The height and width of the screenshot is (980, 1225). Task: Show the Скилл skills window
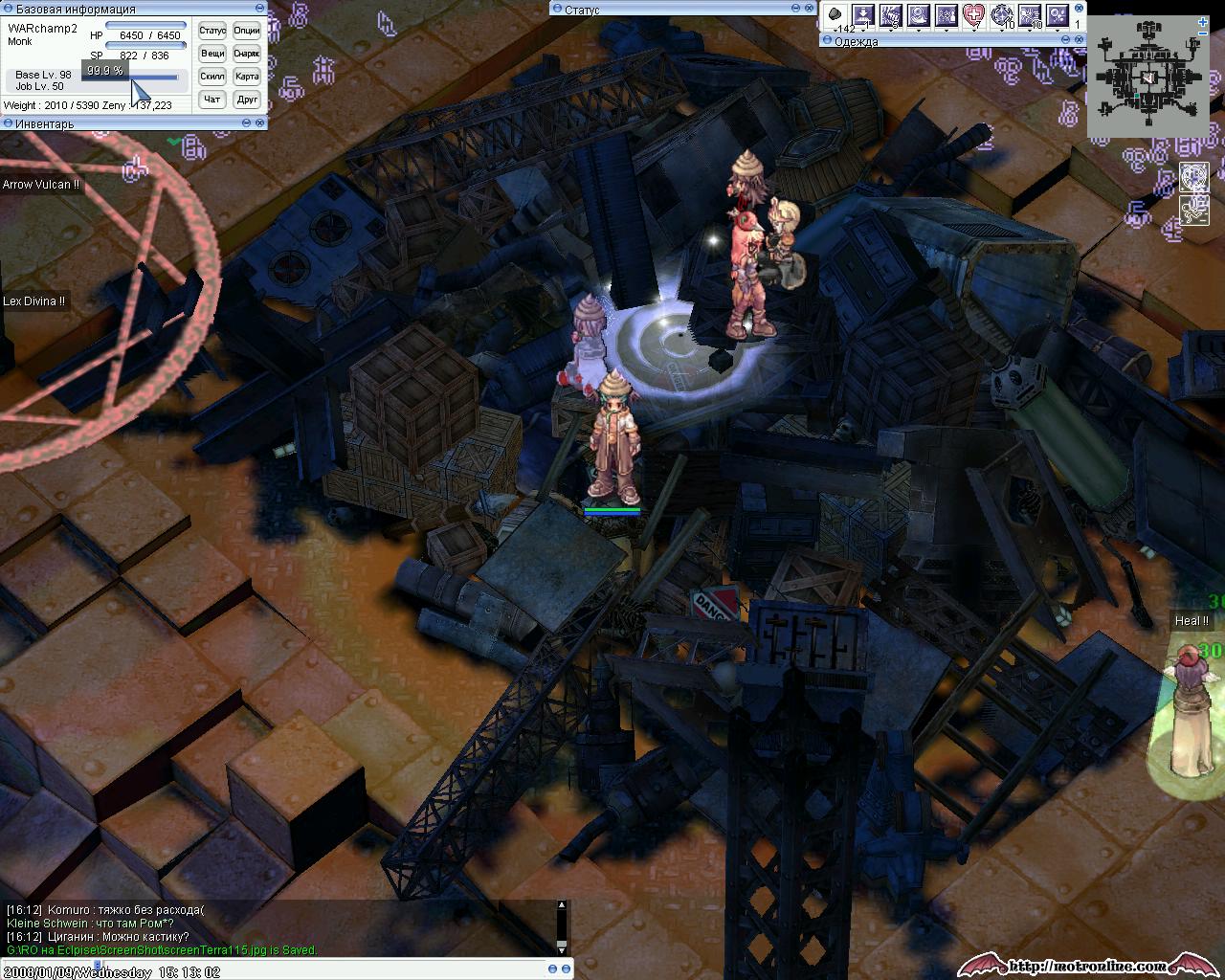tap(212, 77)
